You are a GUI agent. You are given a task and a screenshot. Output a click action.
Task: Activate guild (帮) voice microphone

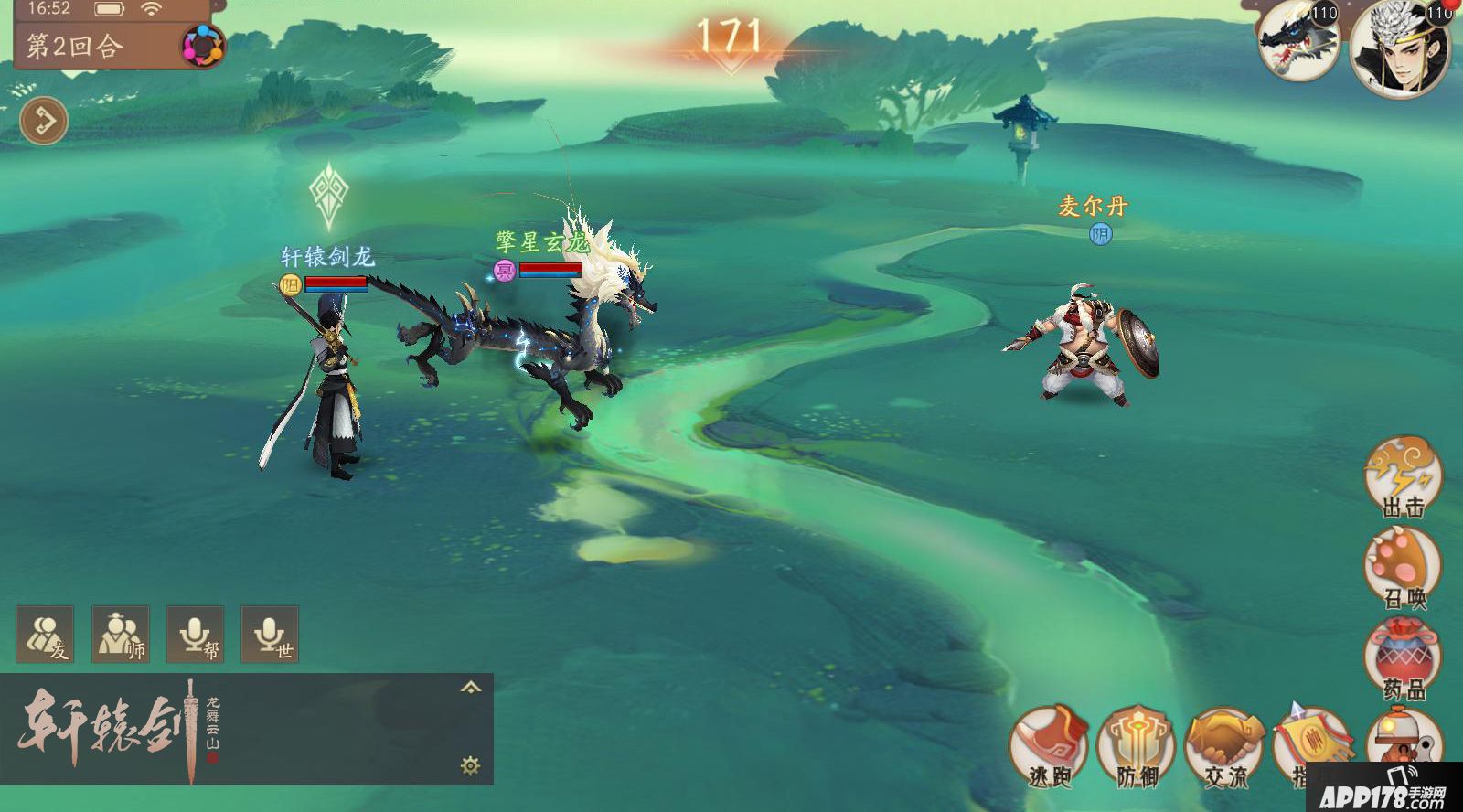[x=195, y=635]
